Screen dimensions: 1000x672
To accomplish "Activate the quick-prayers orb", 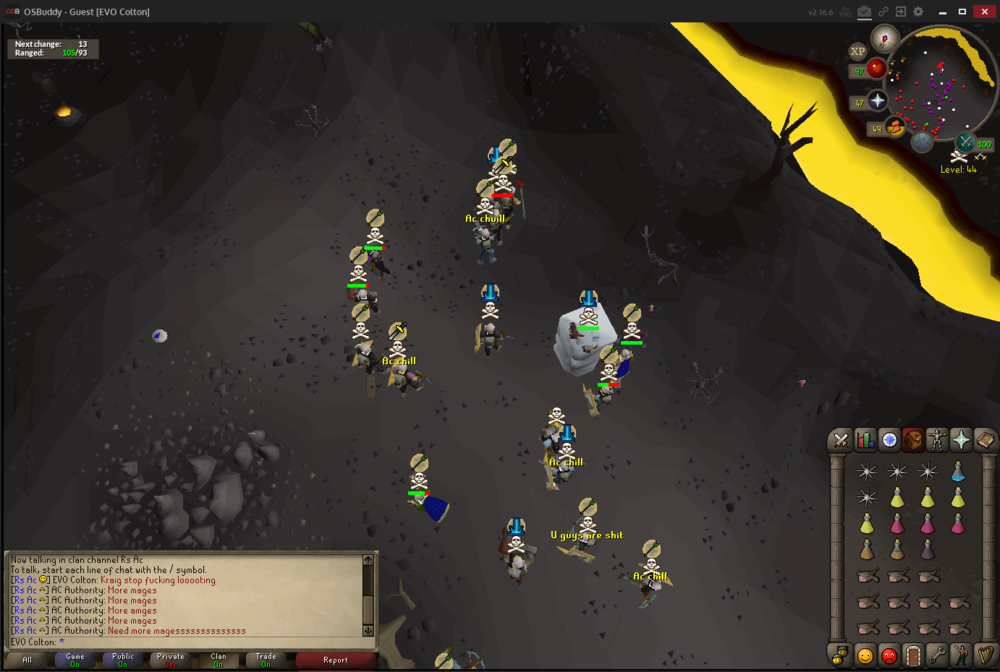I will point(878,101).
